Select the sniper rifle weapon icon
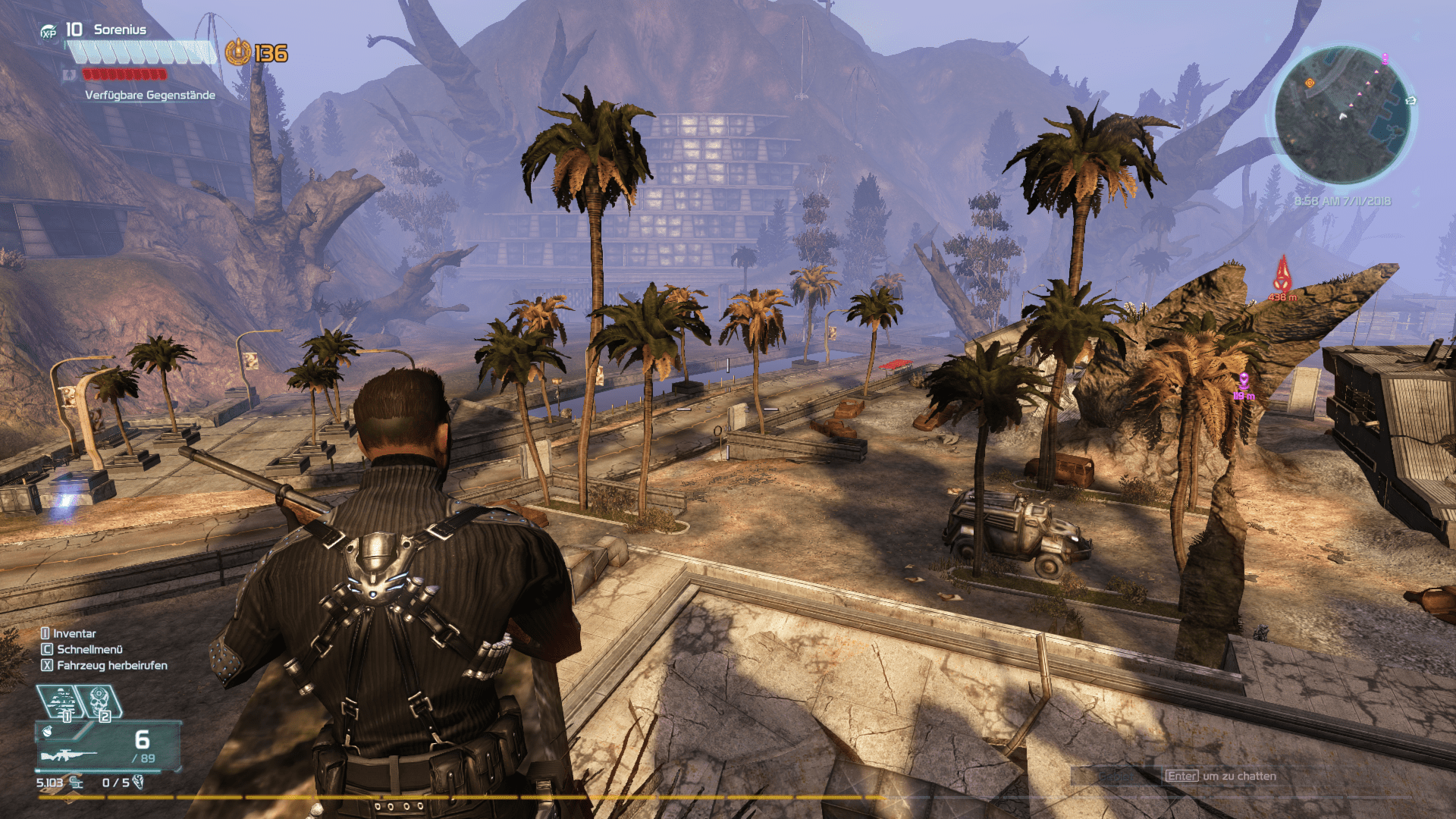The height and width of the screenshot is (819, 1456). [x=68, y=755]
